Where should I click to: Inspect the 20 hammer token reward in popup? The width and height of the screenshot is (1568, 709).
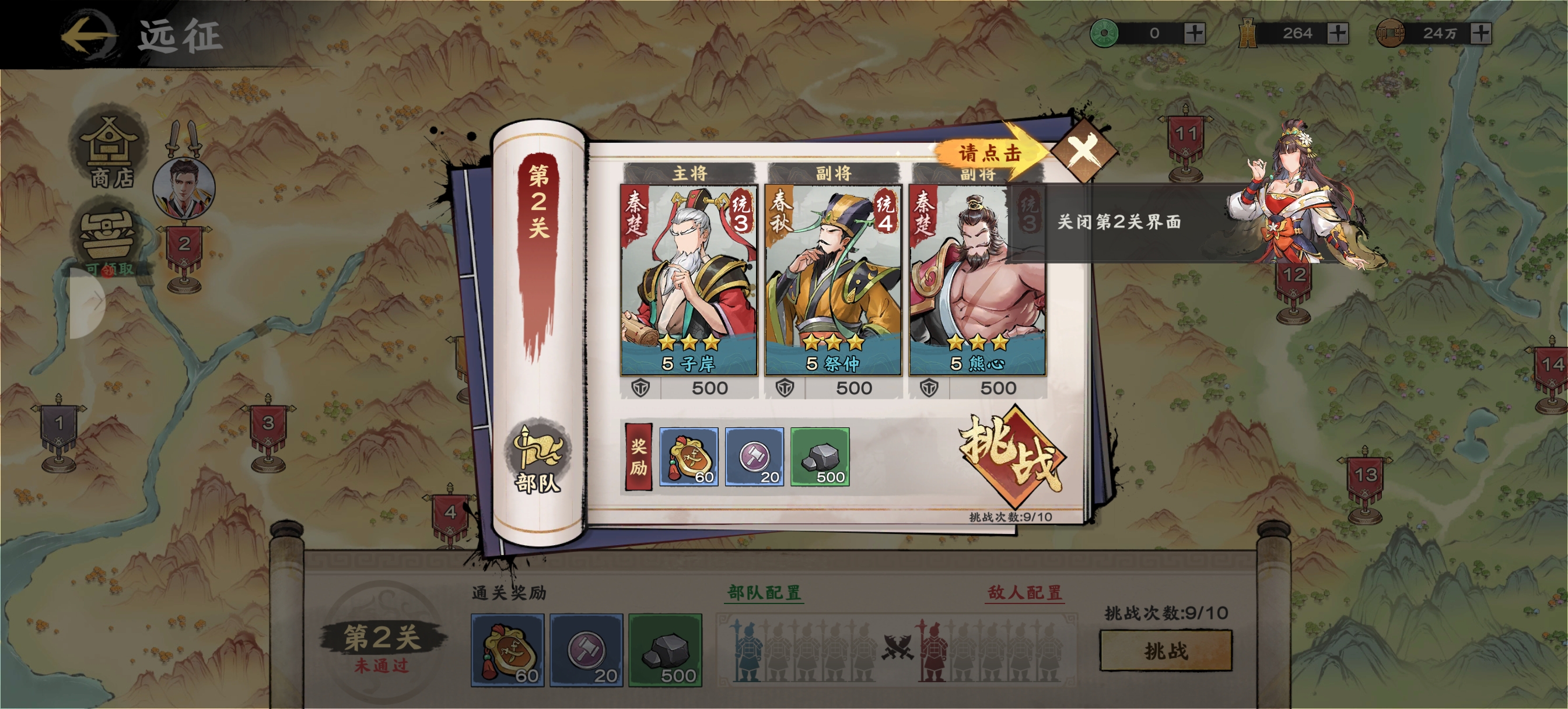point(754,457)
